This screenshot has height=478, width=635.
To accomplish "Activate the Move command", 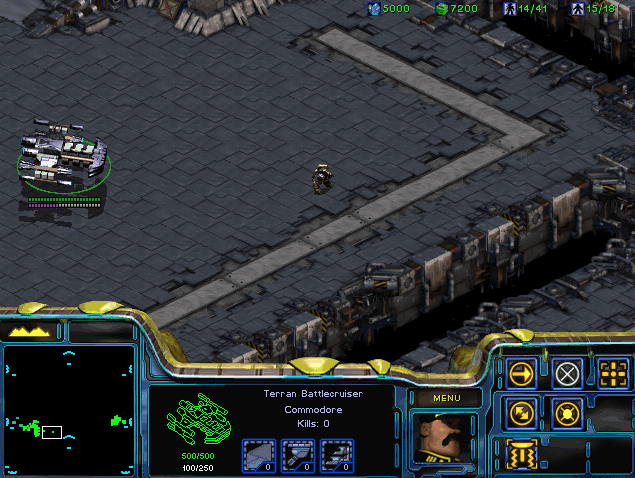I will [x=522, y=374].
